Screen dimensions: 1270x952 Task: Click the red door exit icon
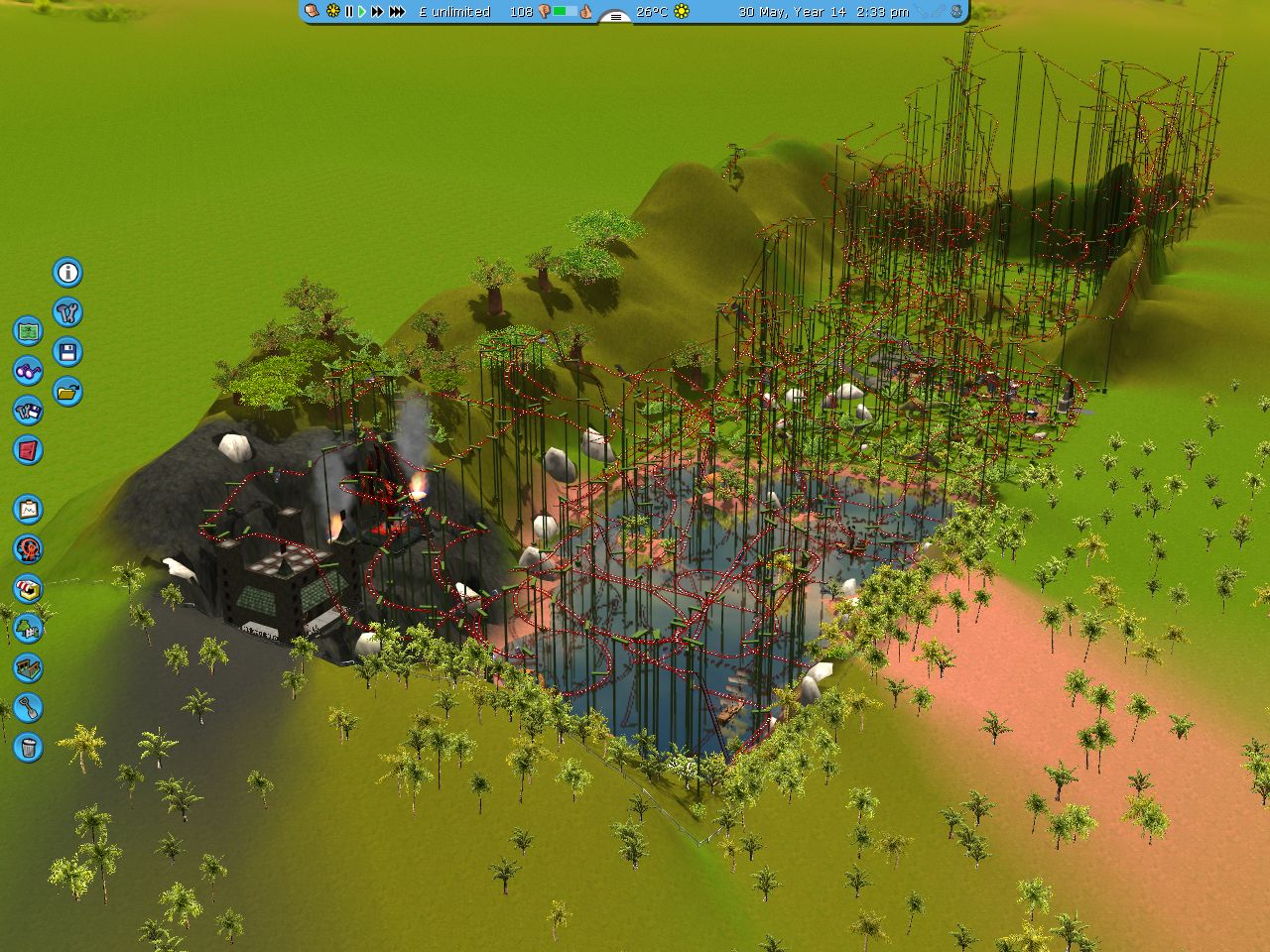pyautogui.click(x=28, y=450)
